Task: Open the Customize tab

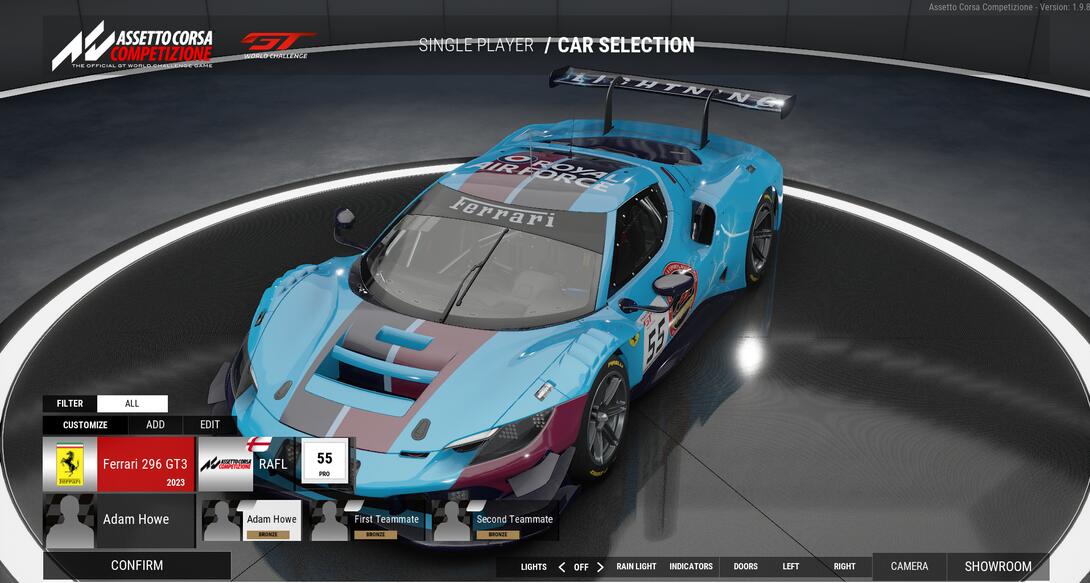Action: point(85,424)
